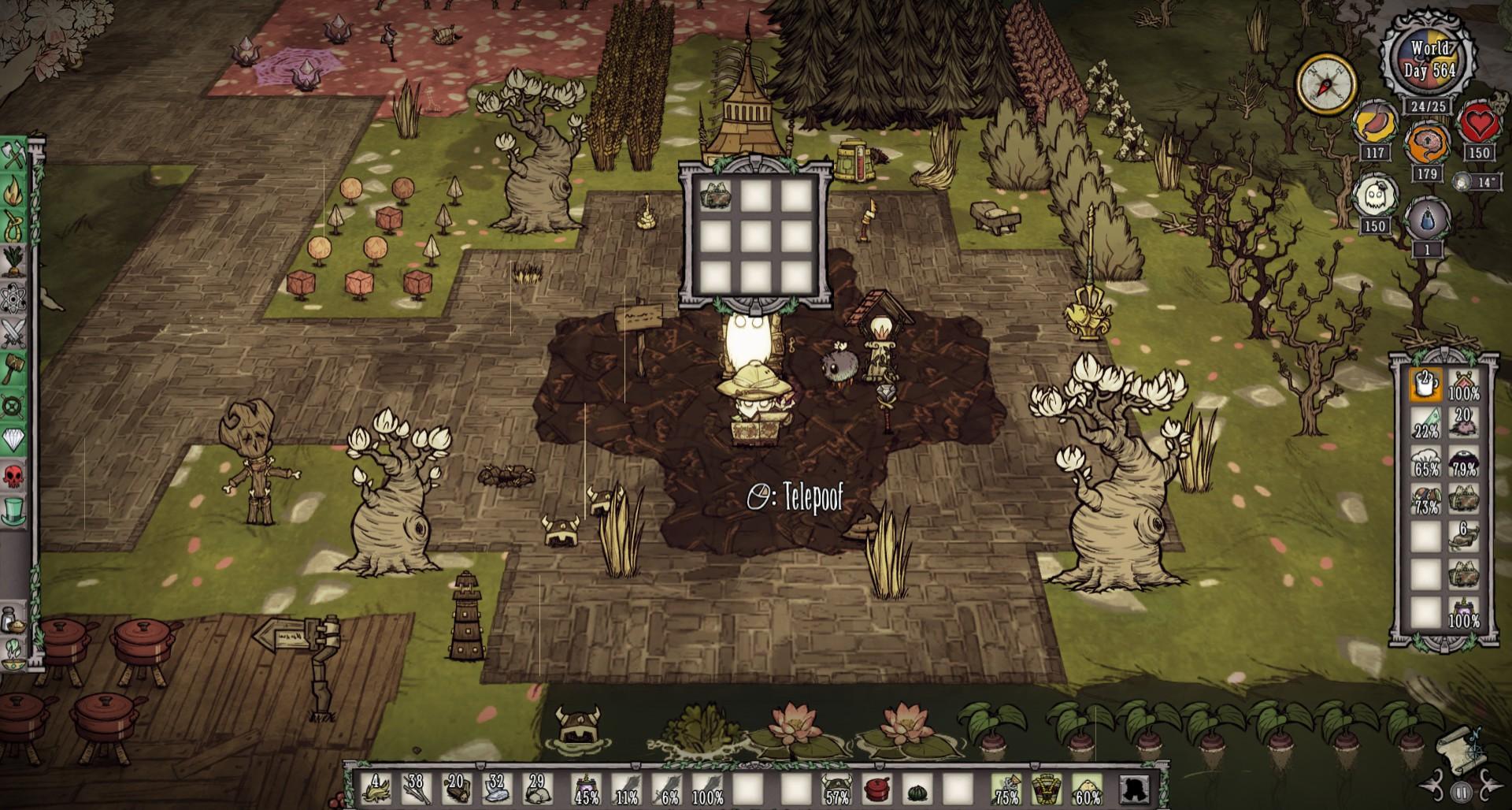
Task: Pick the logs stack of 20
Action: [458, 787]
